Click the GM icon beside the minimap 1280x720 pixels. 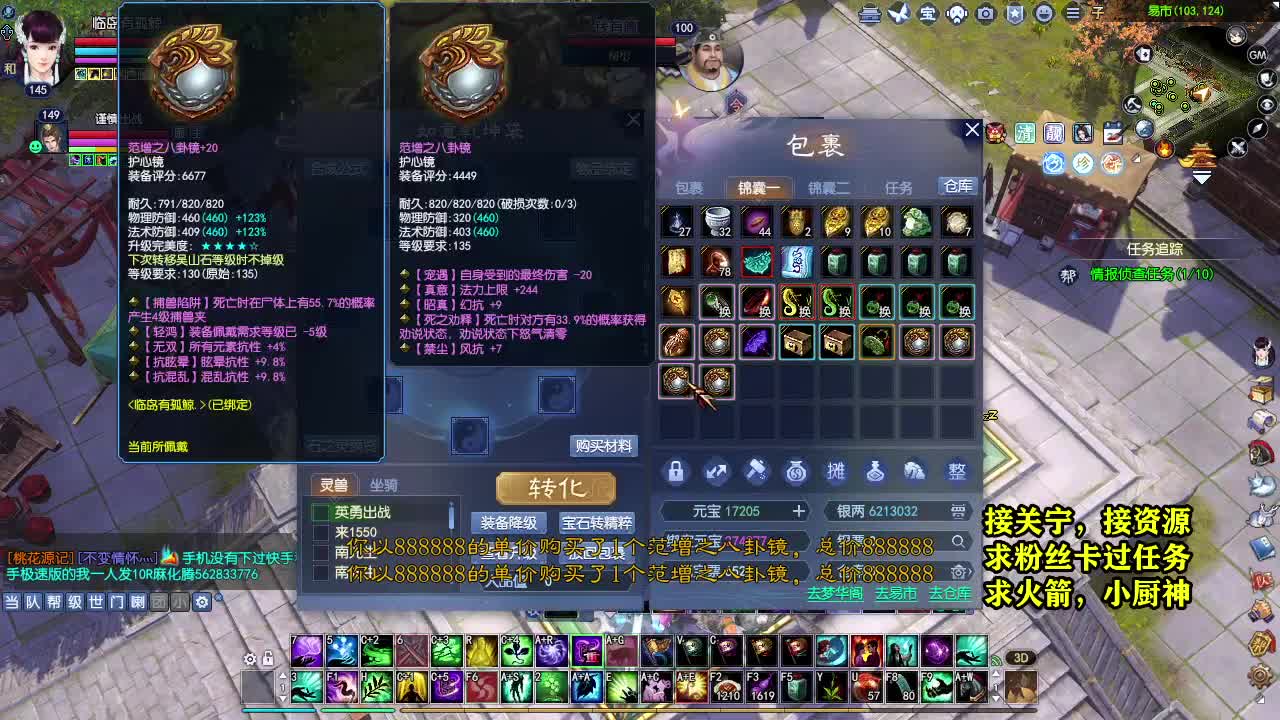click(1258, 53)
